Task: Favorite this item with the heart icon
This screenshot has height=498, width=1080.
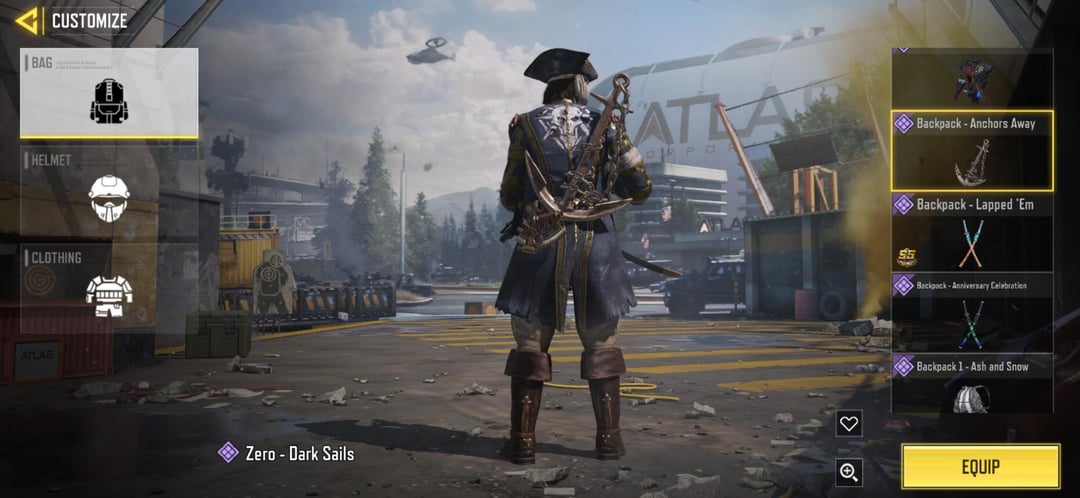Action: click(849, 424)
